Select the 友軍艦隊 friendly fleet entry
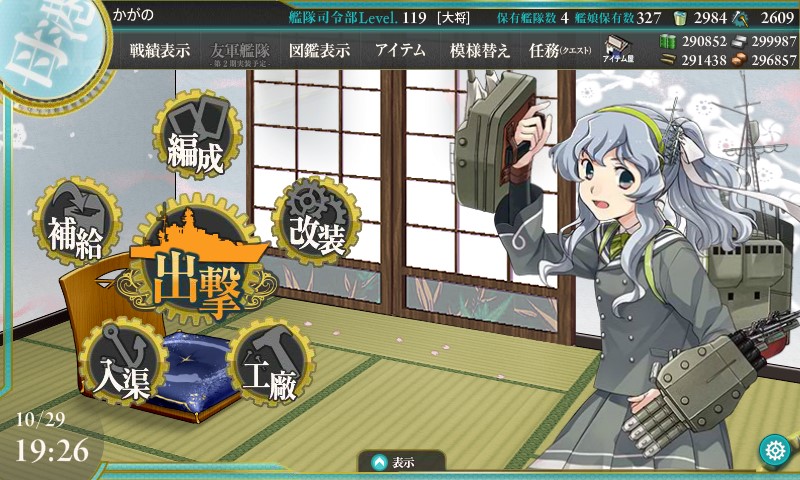800x480 pixels. tap(238, 51)
